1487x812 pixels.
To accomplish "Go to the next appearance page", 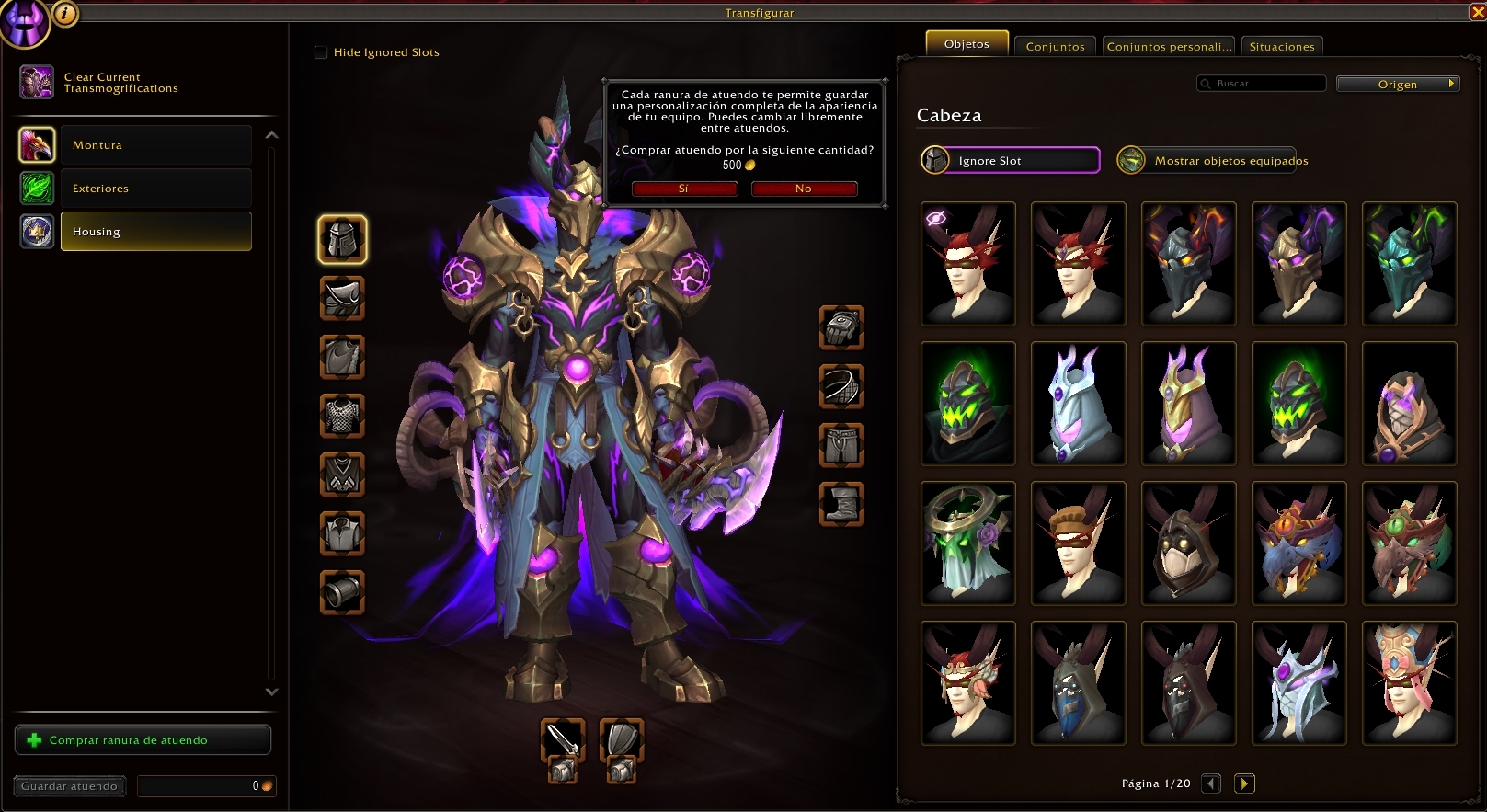I will [1244, 783].
